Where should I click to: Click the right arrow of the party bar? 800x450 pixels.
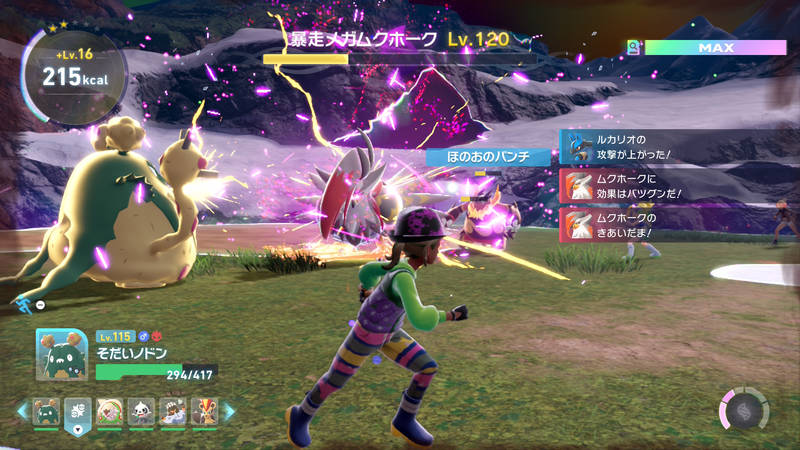[228, 411]
